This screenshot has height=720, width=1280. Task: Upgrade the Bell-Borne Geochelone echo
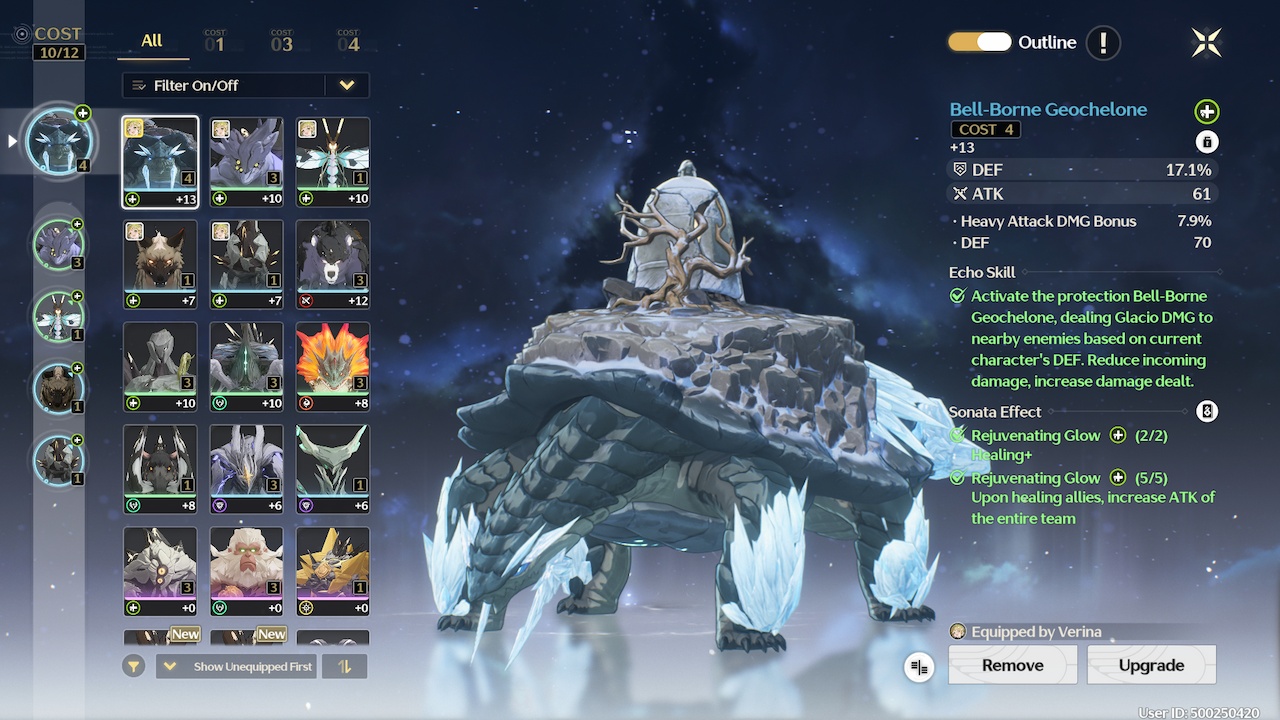click(x=1151, y=665)
